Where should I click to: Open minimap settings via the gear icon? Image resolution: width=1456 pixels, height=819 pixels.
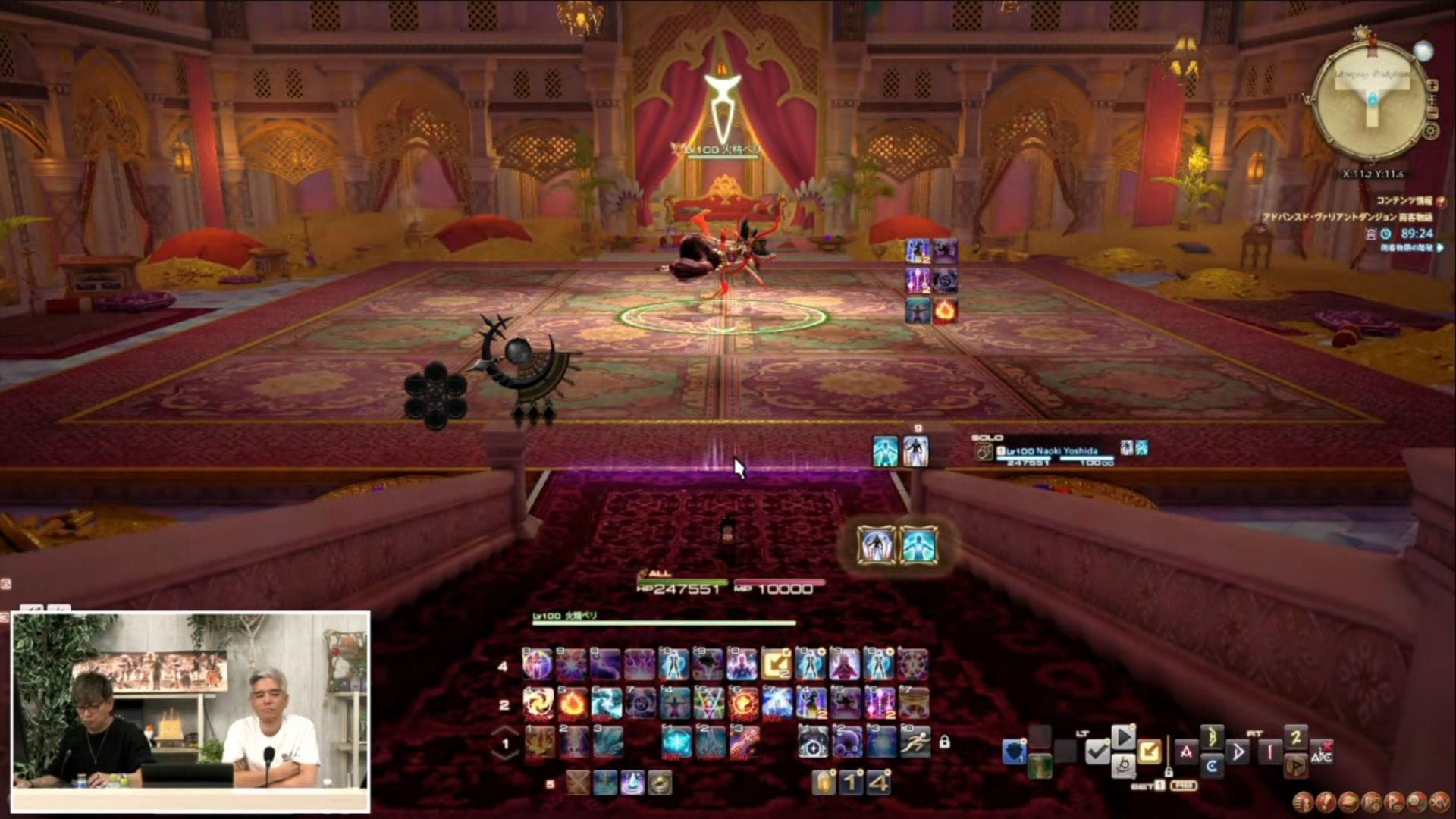tap(1432, 131)
